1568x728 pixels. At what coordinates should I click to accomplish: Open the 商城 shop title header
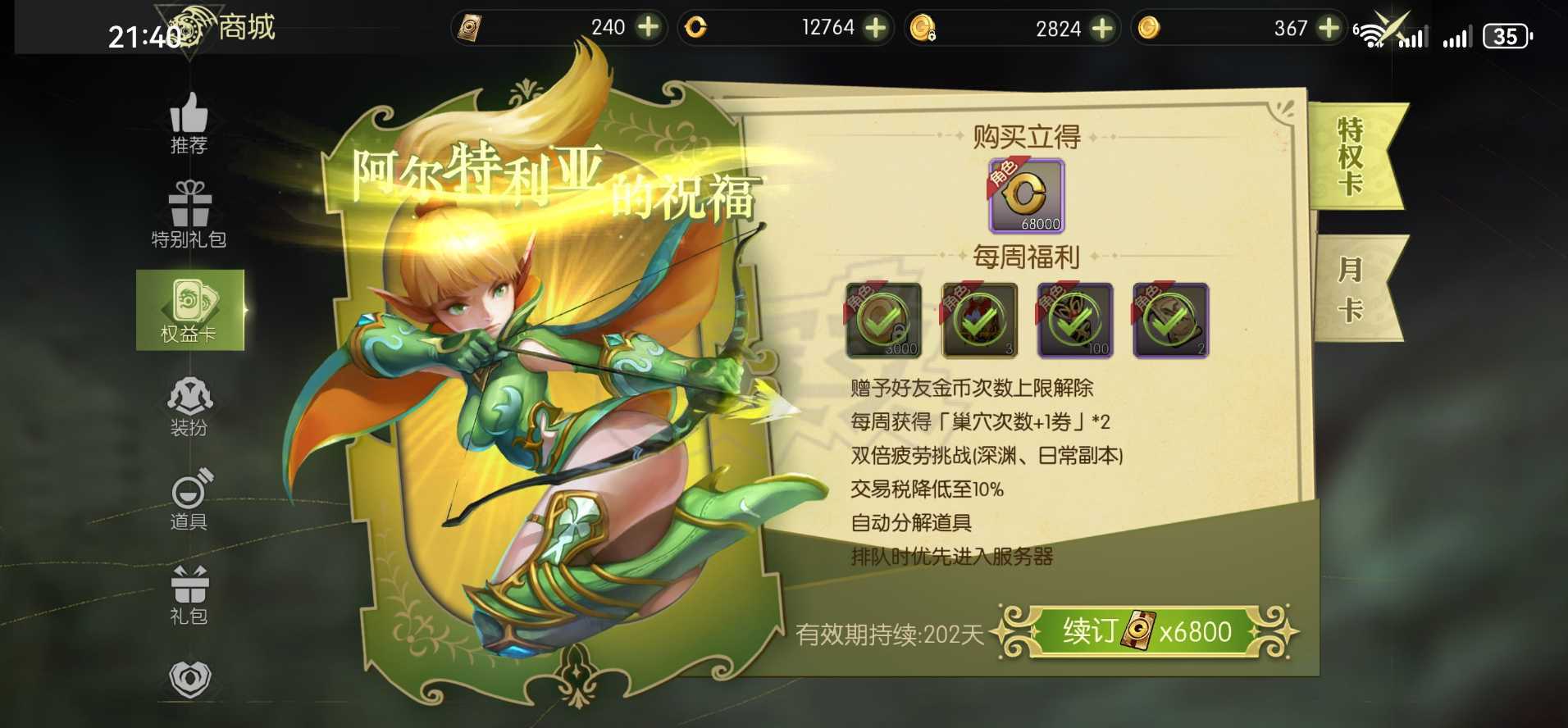tap(245, 27)
